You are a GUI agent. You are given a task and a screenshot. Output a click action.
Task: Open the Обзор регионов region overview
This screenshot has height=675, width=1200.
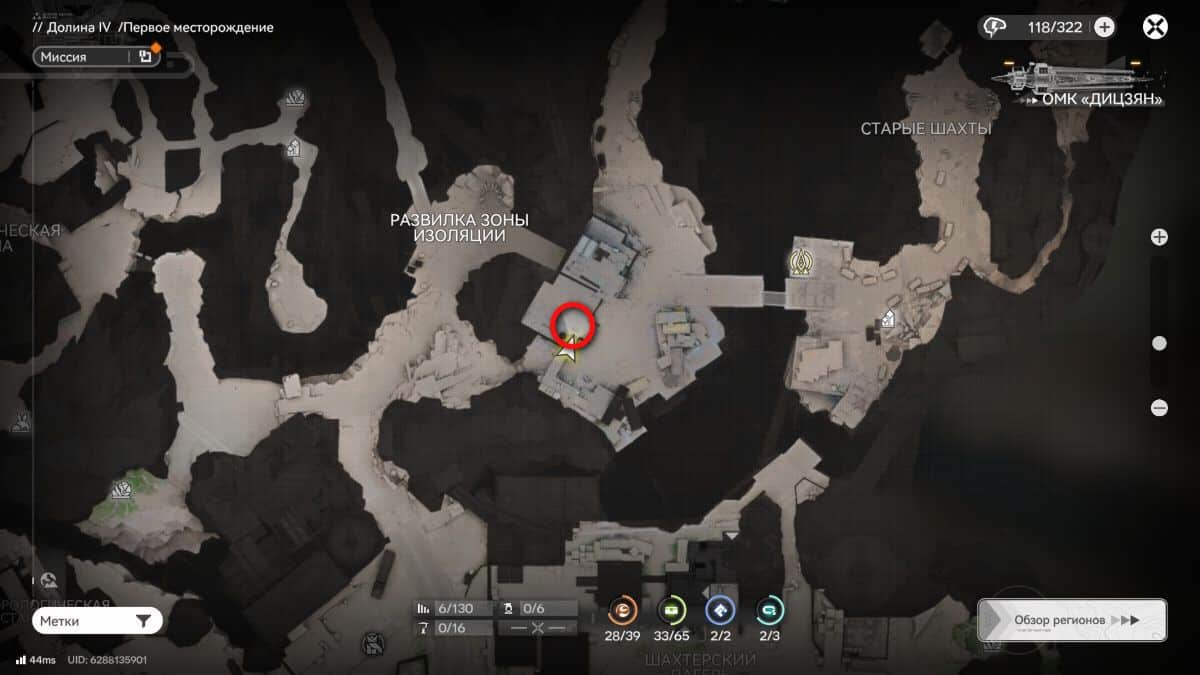pos(1071,620)
